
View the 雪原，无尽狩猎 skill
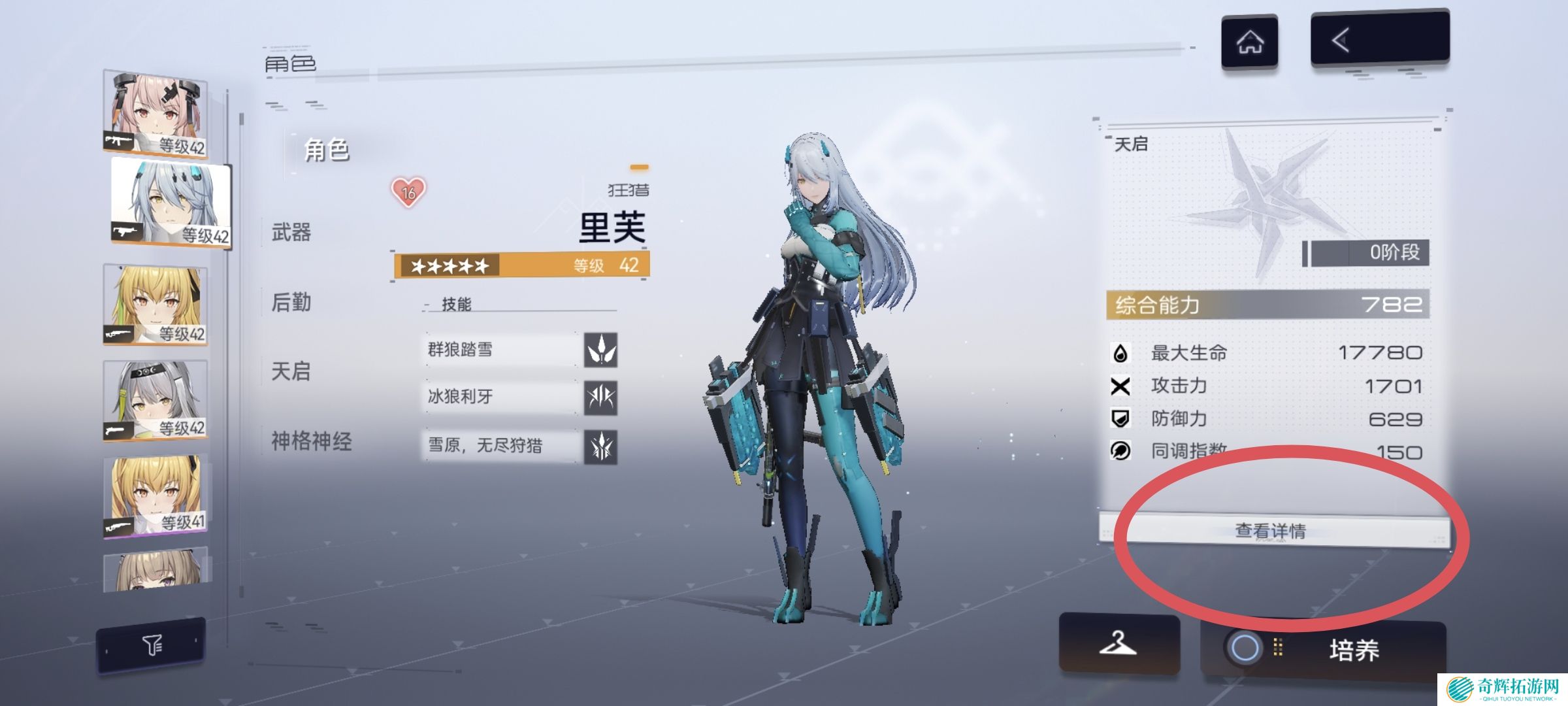(x=520, y=446)
